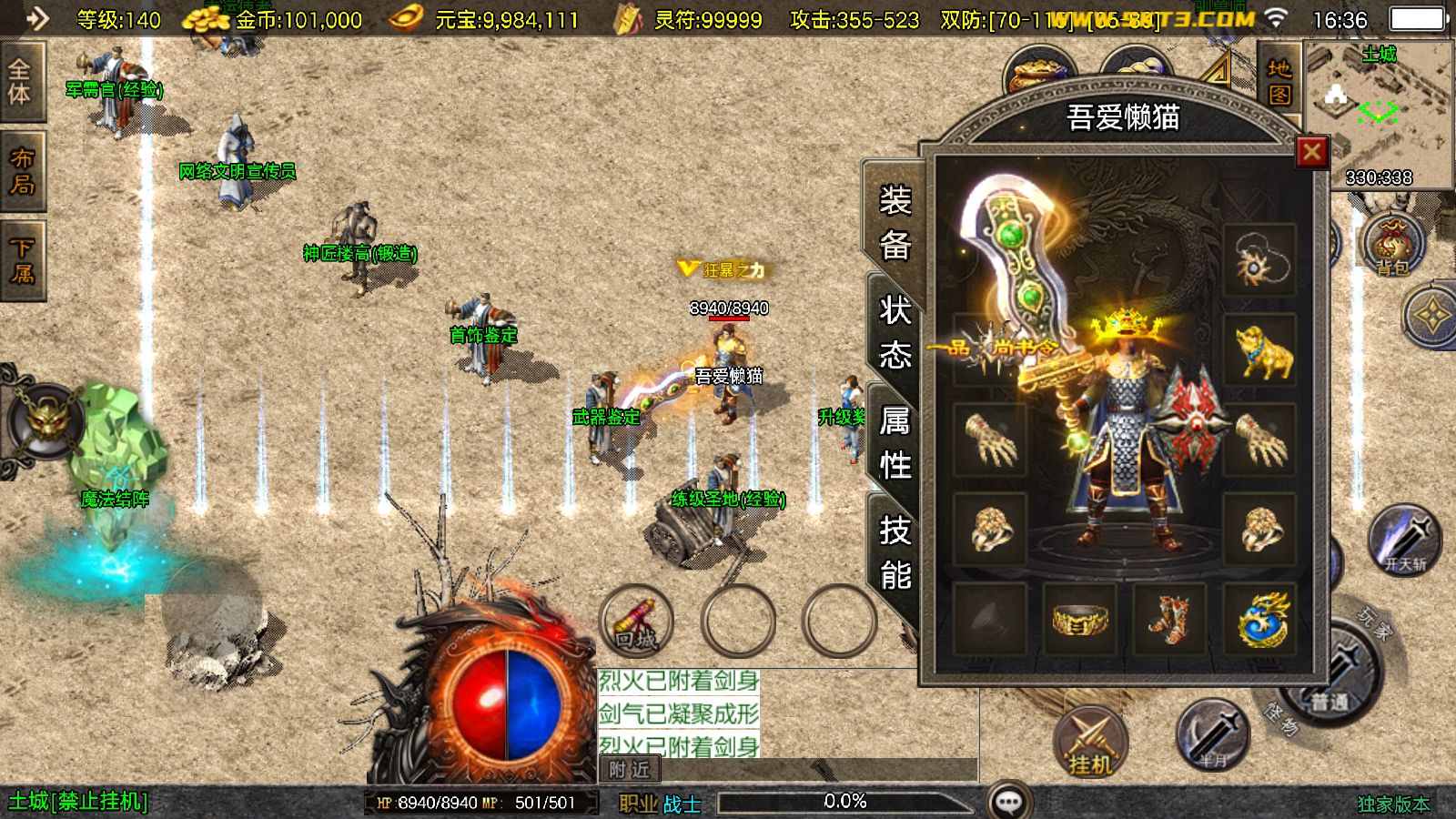Screen dimensions: 1456x819
Task: Select the 下属 subordinates button
Action: (21, 260)
